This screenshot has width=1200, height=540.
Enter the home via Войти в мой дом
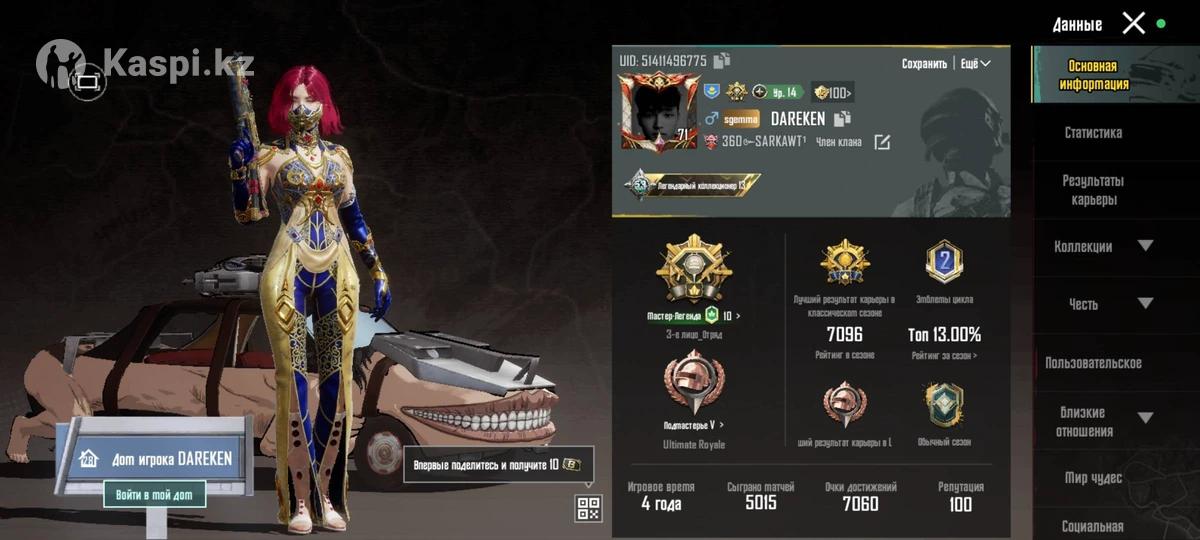pyautogui.click(x=154, y=494)
